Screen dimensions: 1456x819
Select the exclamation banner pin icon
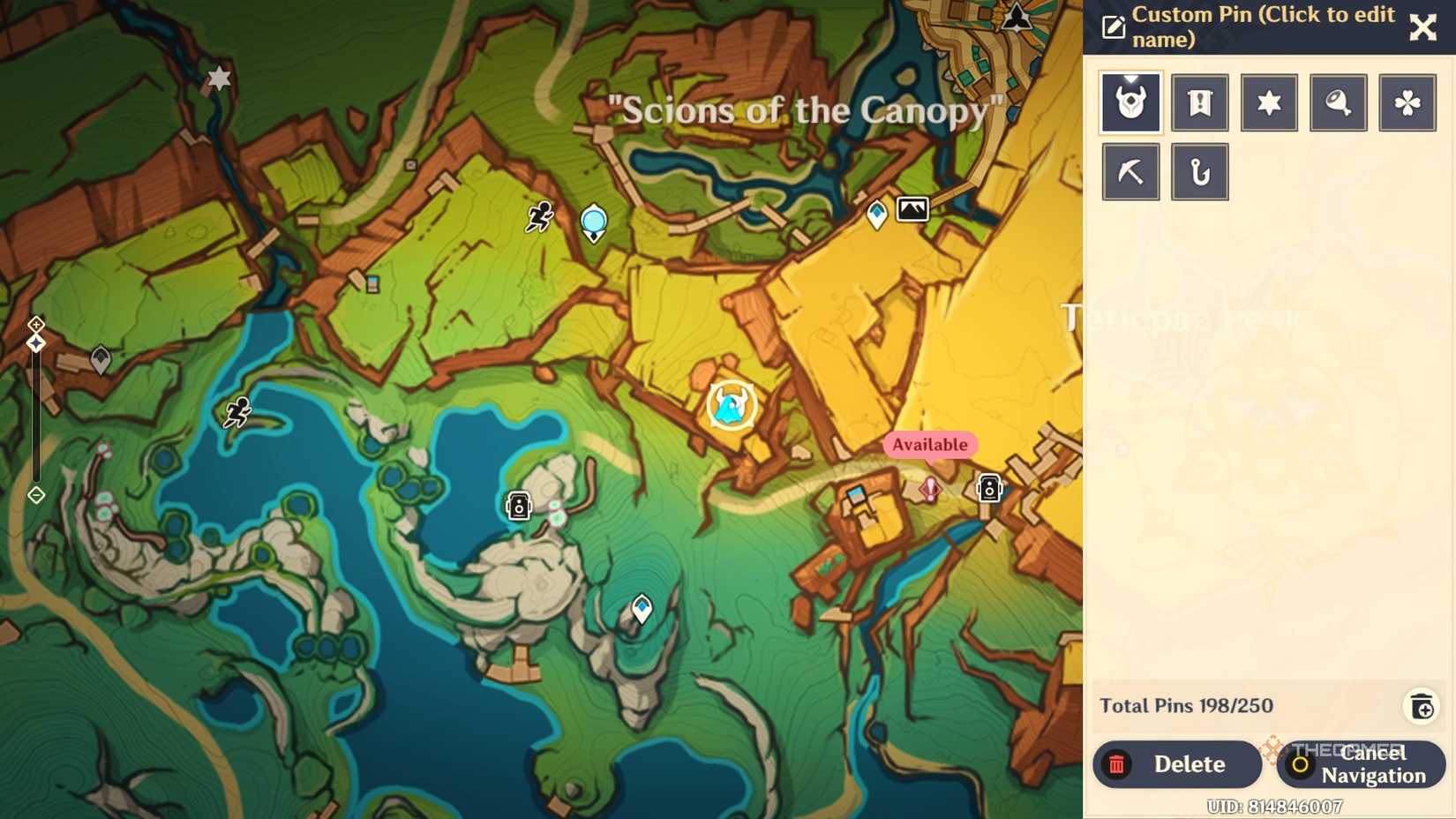(1199, 102)
